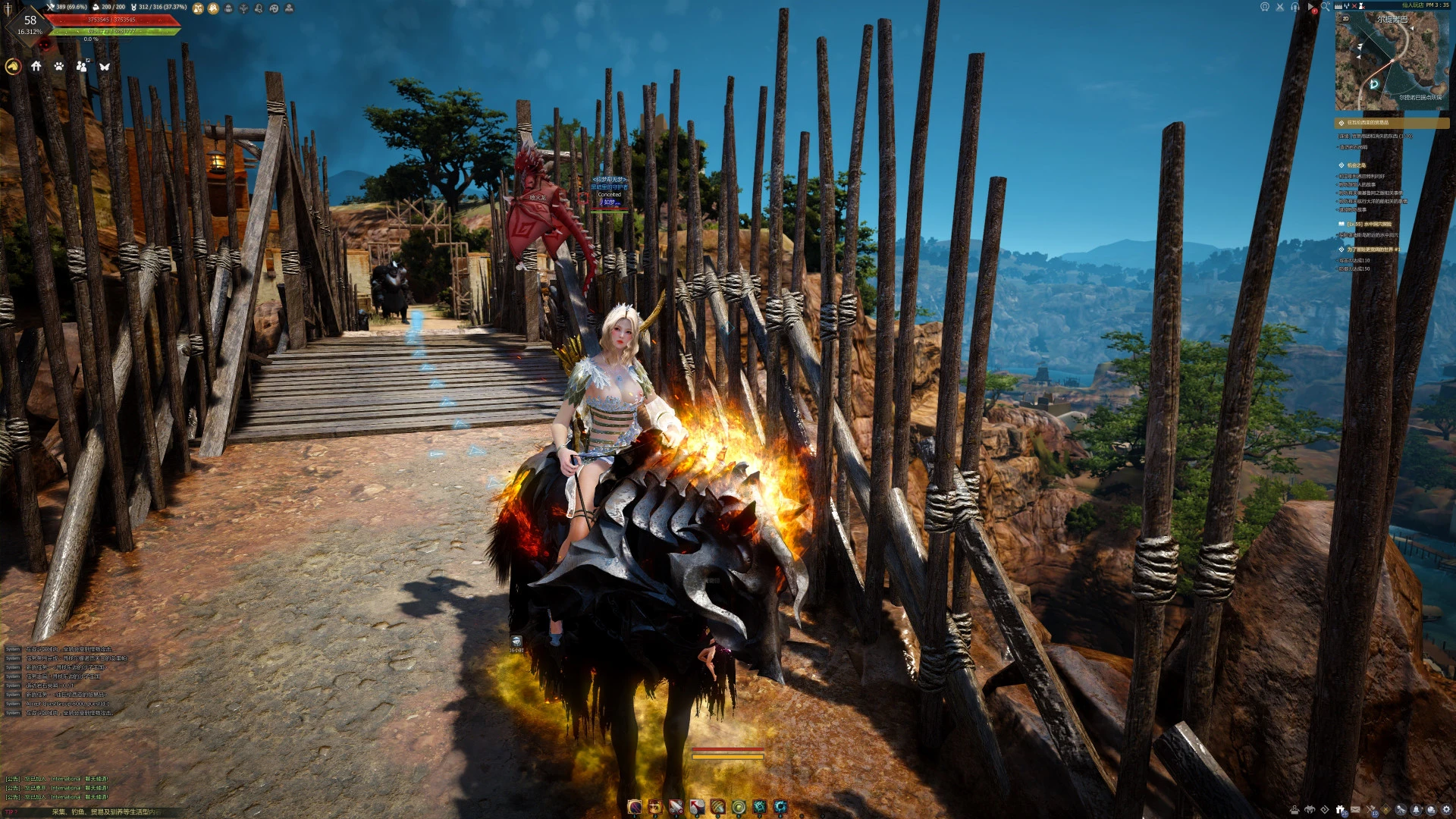This screenshot has width=1456, height=819.
Task: Open the pet paw icon
Action: [x=59, y=67]
